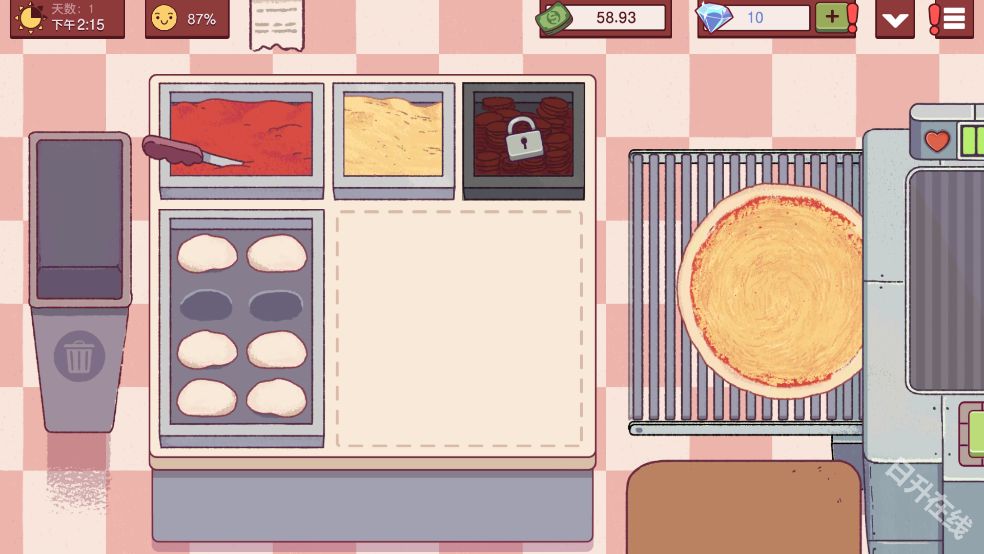This screenshot has width=984, height=554.
Task: Select the red tomato sauce bin
Action: coord(243,138)
